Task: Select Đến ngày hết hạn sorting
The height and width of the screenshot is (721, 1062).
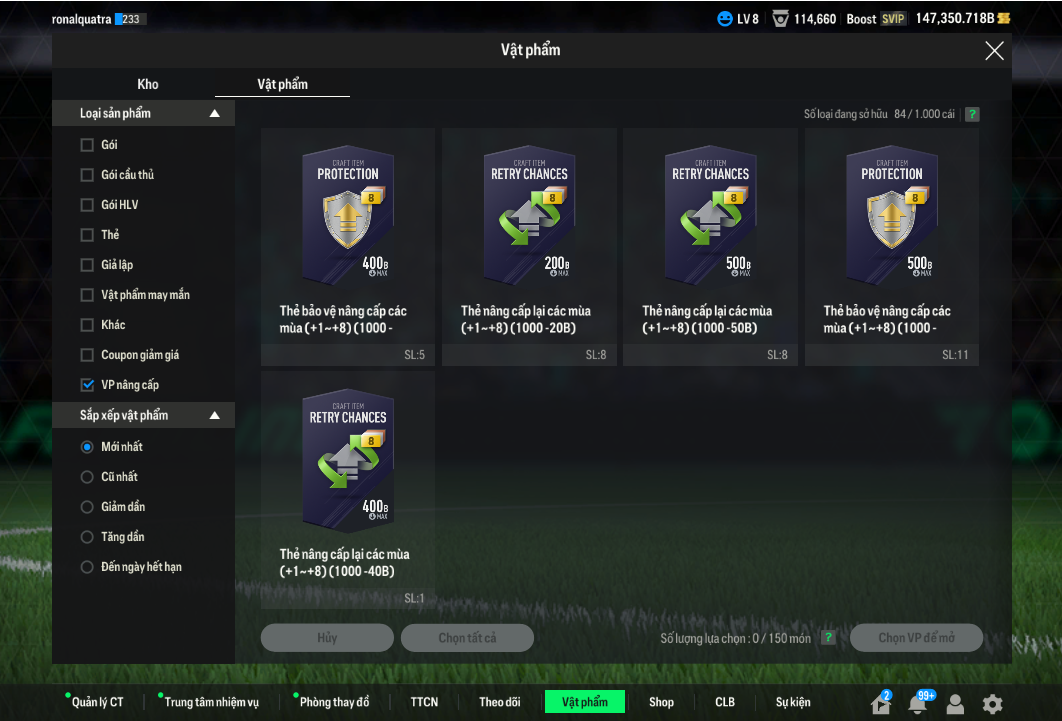Action: pyautogui.click(x=87, y=567)
